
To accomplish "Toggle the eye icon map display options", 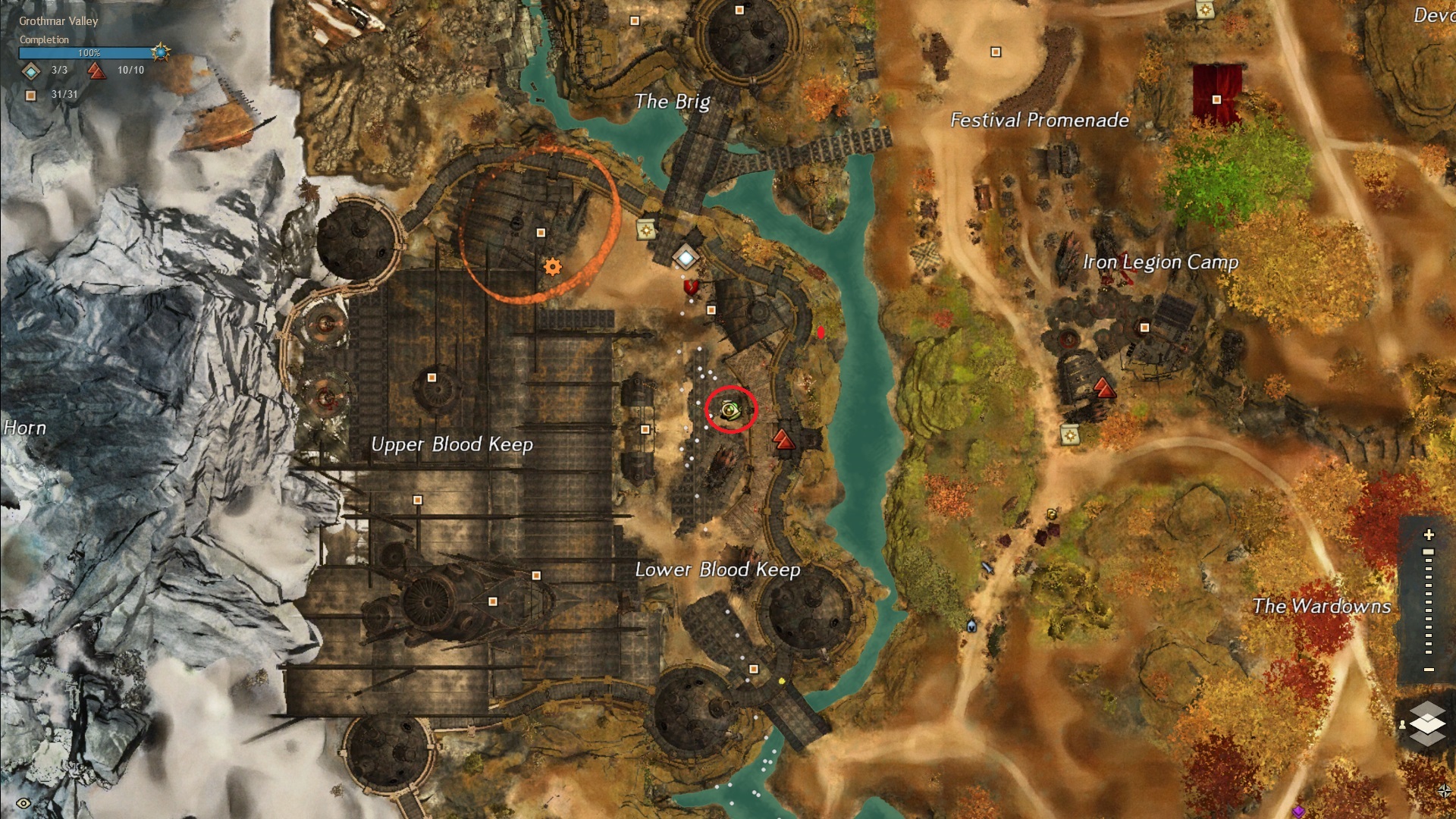I will 24,803.
